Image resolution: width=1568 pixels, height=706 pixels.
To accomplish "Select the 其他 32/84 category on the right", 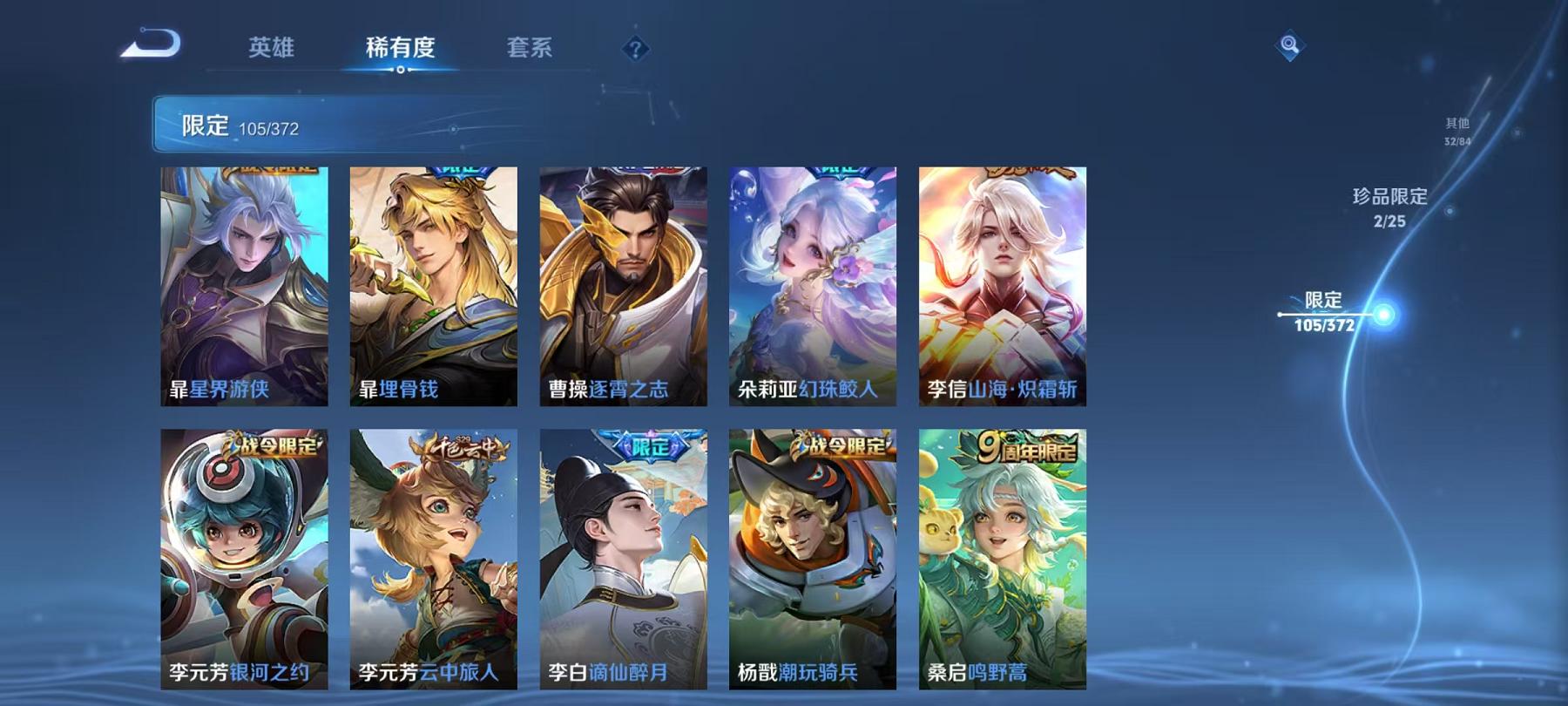I will (x=1456, y=132).
